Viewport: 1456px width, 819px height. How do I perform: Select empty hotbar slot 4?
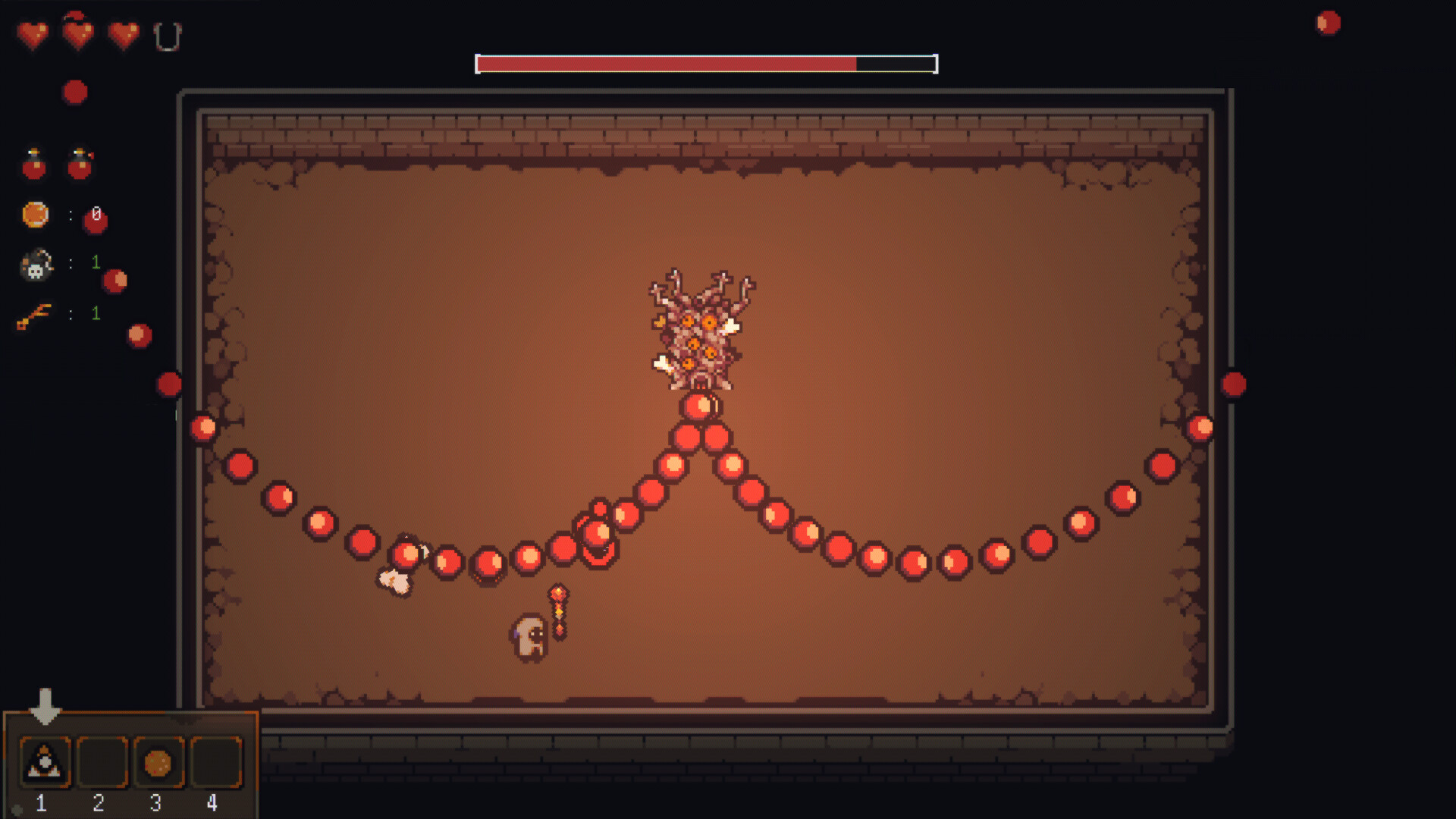212,763
